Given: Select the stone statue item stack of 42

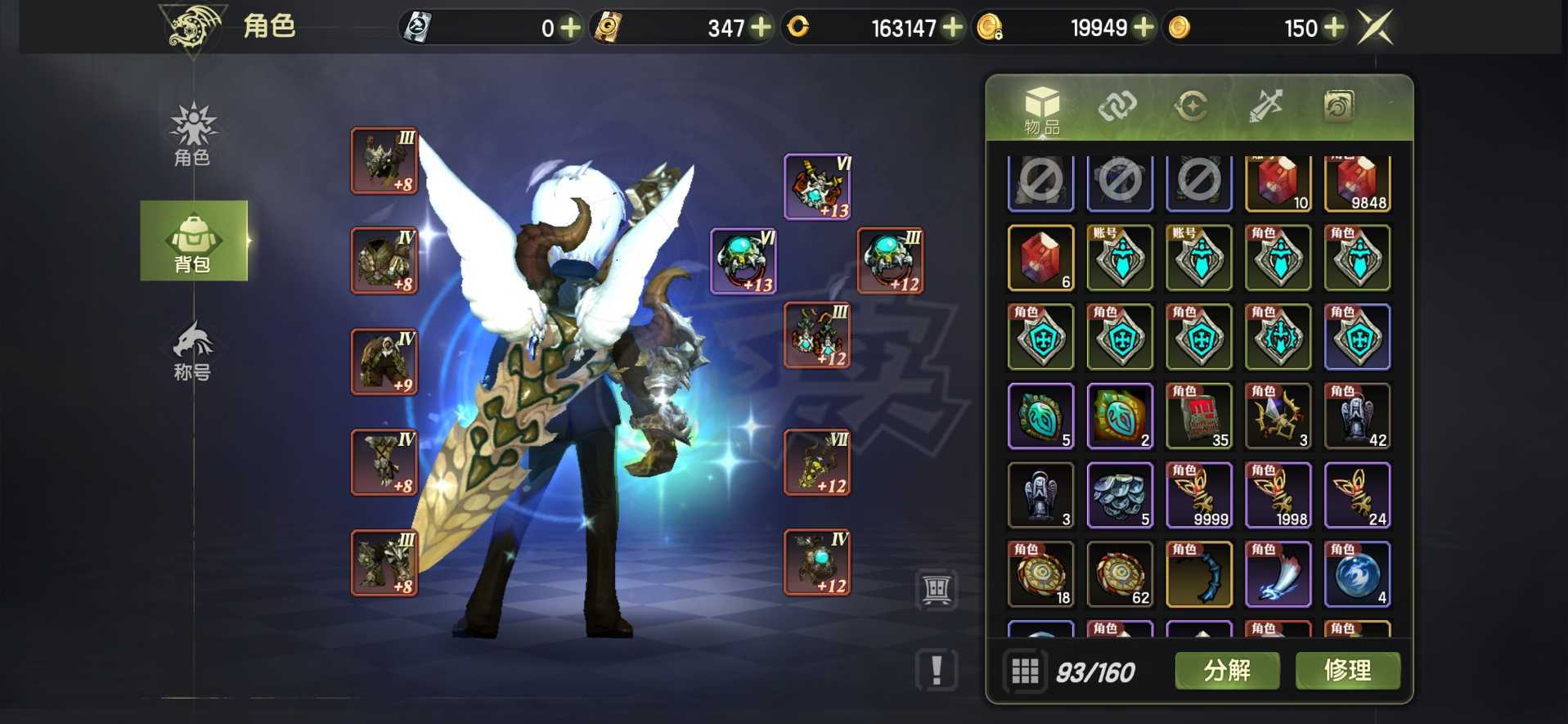Looking at the screenshot, I should pos(1357,416).
